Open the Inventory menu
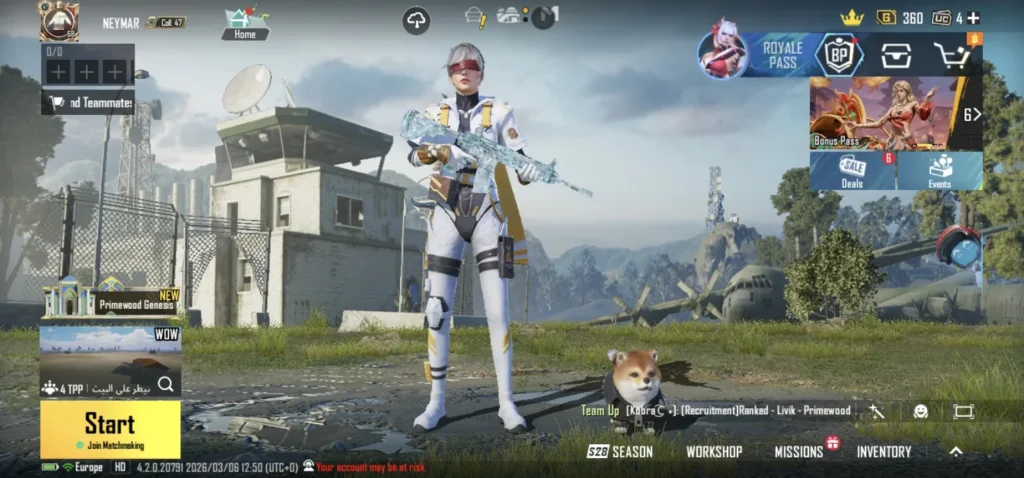 tap(884, 452)
